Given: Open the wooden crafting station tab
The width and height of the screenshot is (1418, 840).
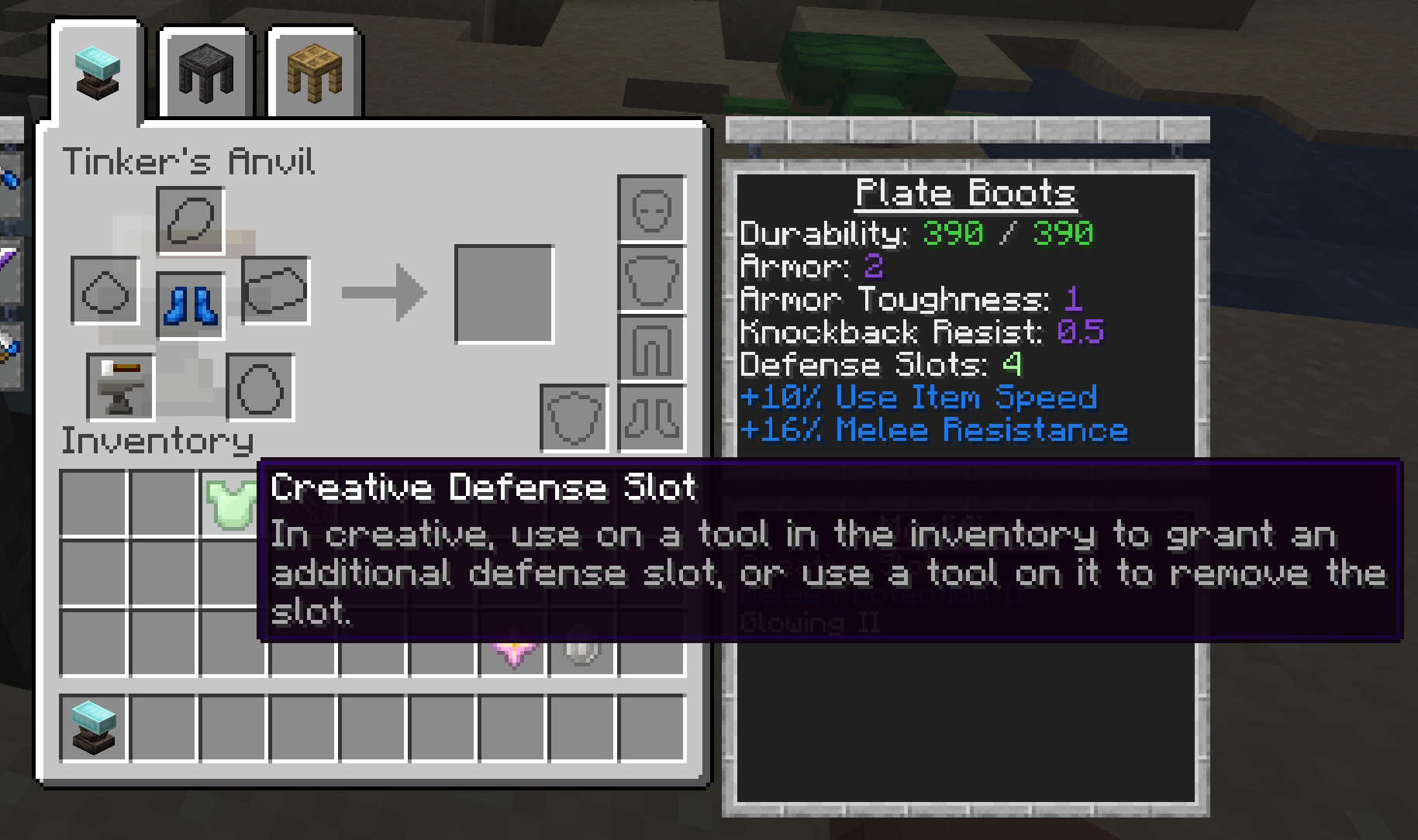Looking at the screenshot, I should (x=314, y=72).
